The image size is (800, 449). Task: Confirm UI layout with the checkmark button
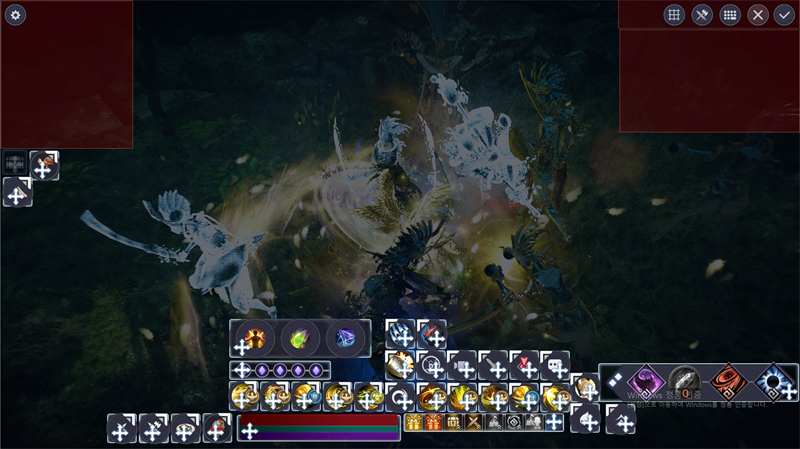tap(784, 15)
